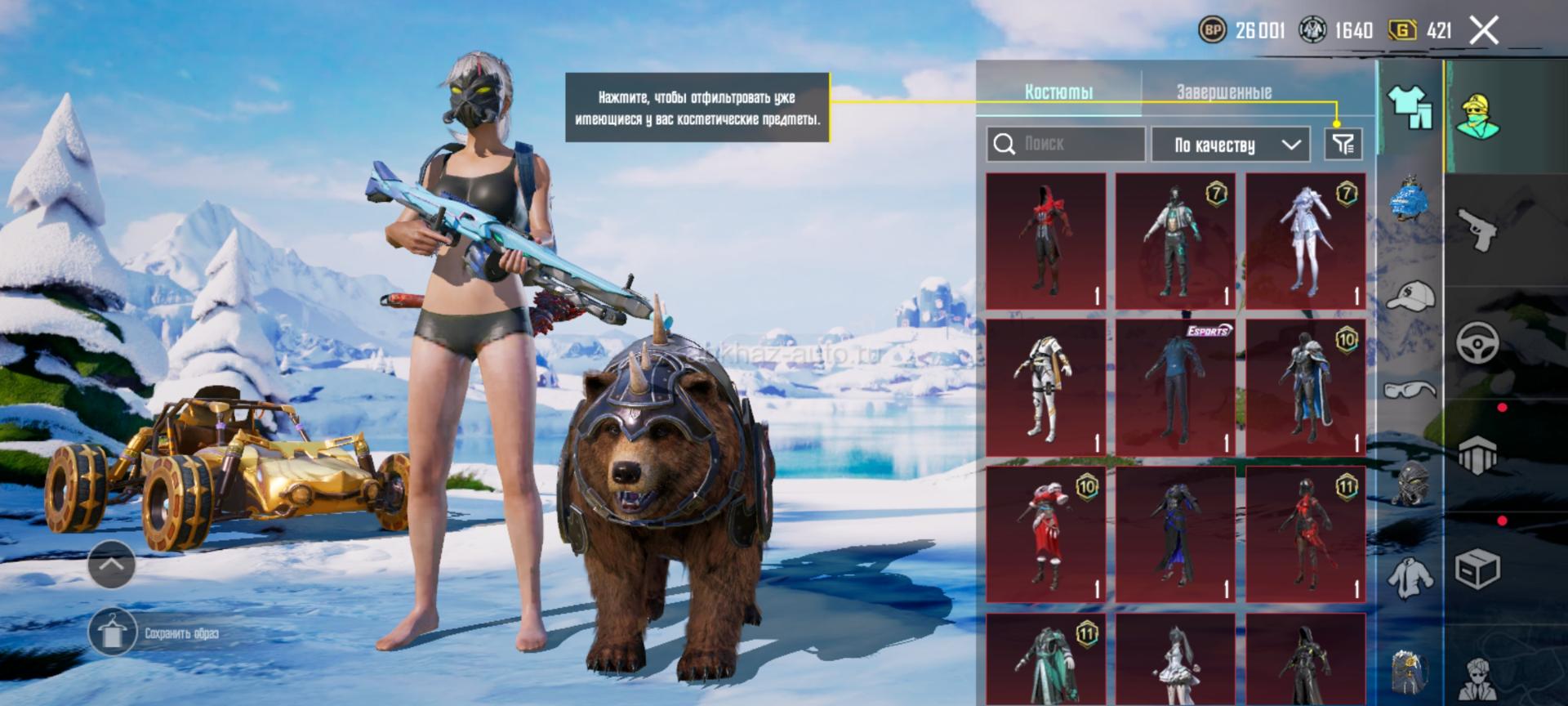Select the white-haired level 7 costume
1568x706 pixels.
point(1305,240)
